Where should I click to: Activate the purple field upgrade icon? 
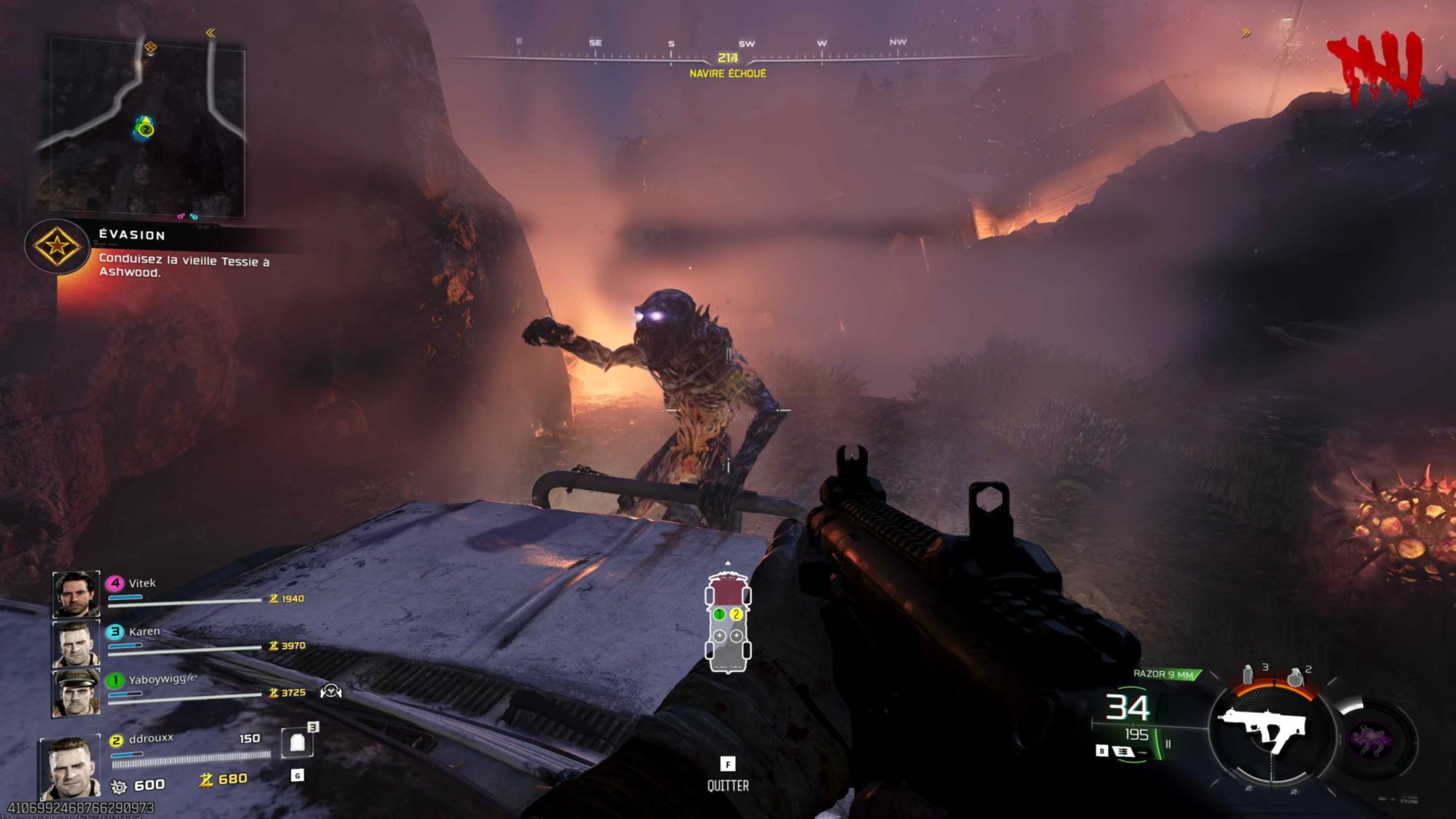1372,740
